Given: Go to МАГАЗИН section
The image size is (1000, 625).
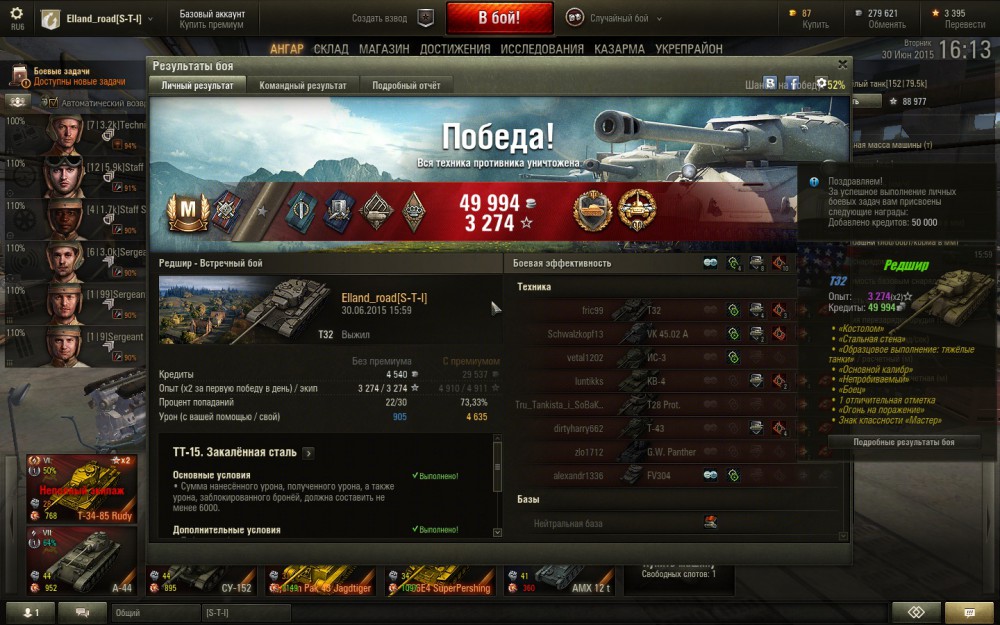Looking at the screenshot, I should point(384,49).
